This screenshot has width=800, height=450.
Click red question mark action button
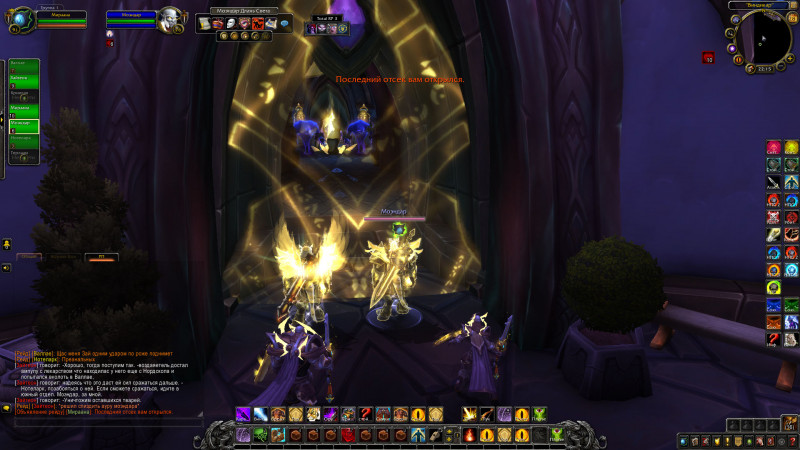[x=366, y=414]
